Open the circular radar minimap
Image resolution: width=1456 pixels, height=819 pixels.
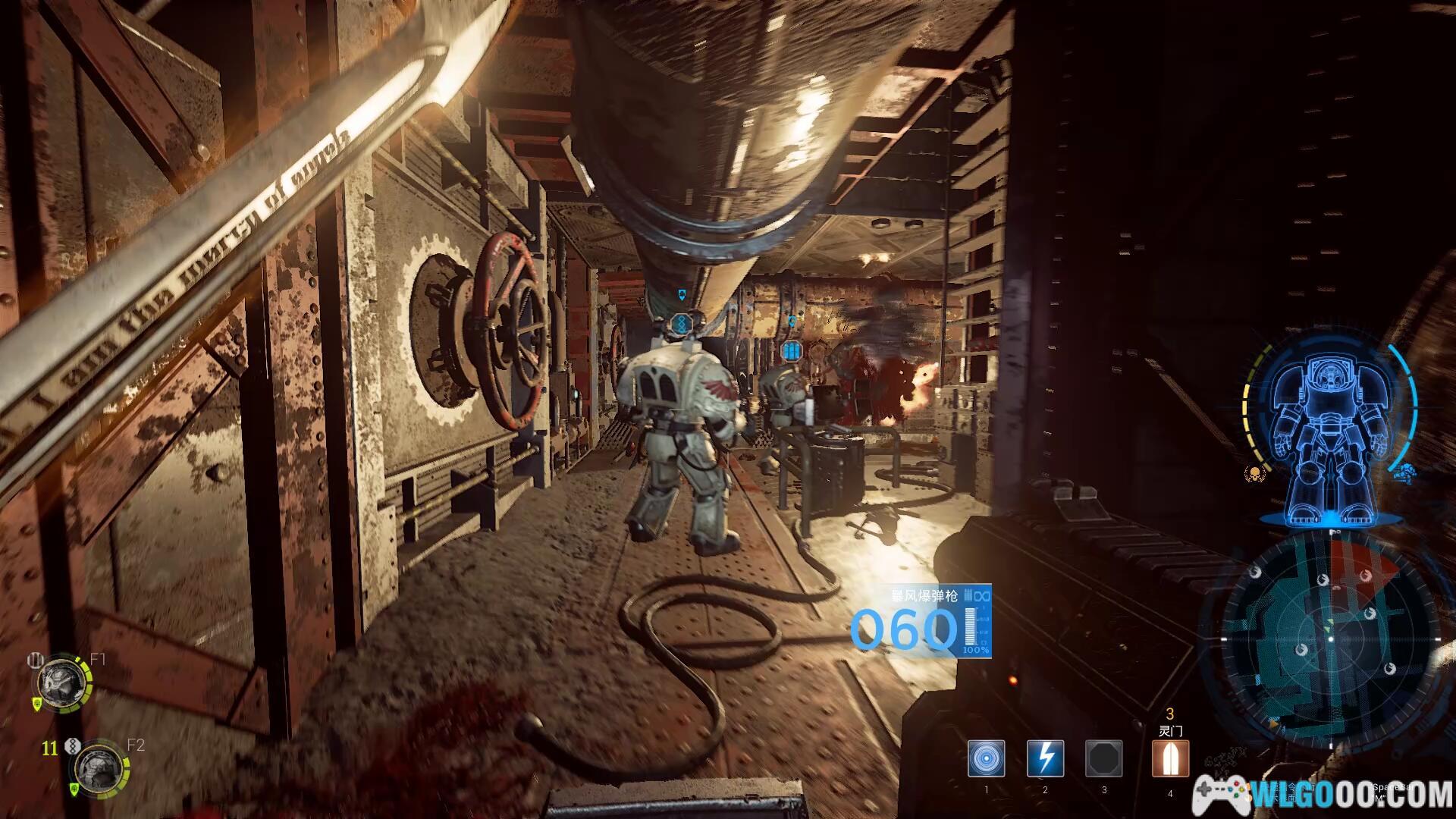coord(1329,639)
